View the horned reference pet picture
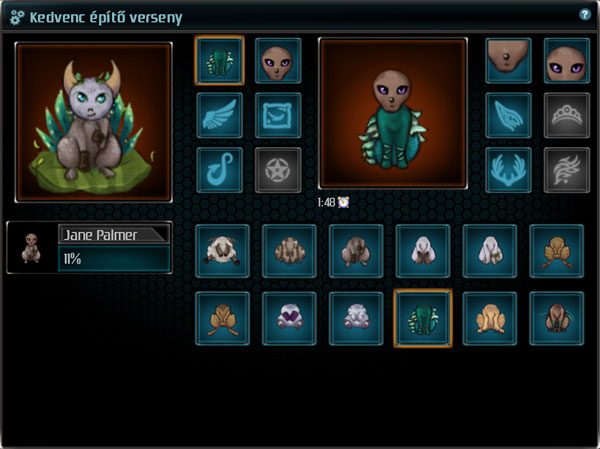Viewport: 600px width, 449px height. click(94, 118)
